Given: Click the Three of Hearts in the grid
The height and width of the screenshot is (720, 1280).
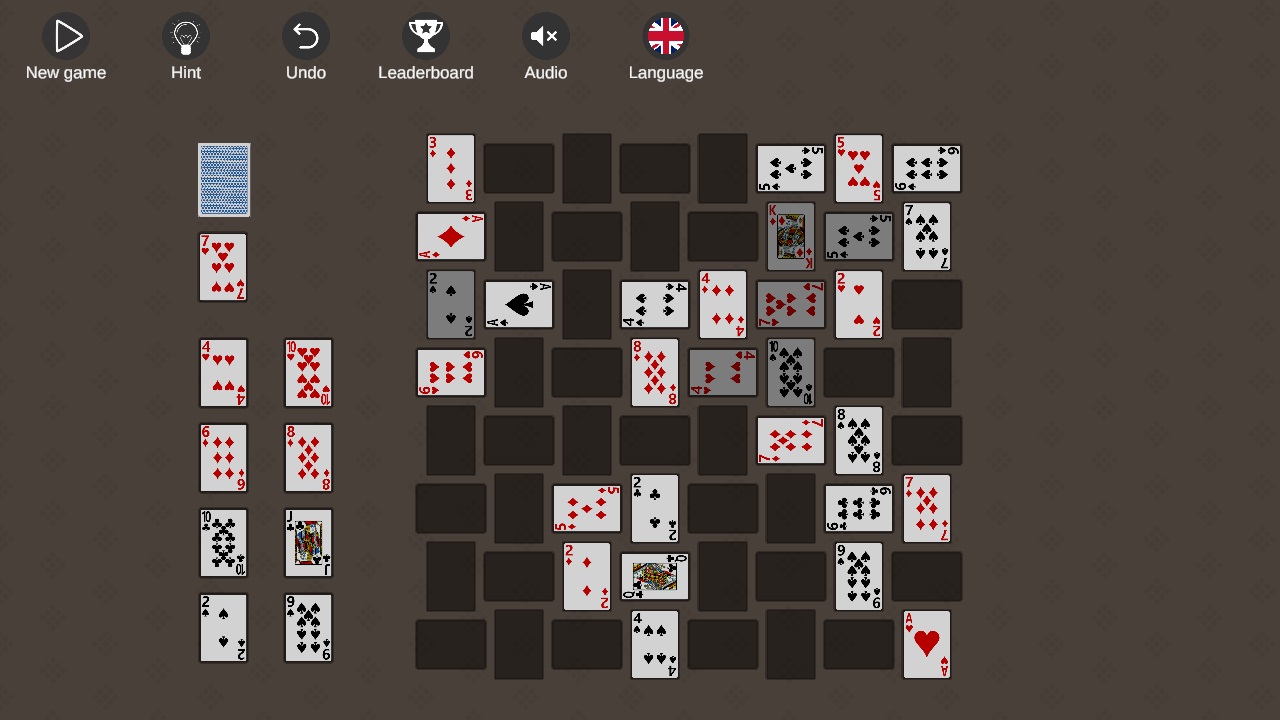Looking at the screenshot, I should tap(451, 168).
